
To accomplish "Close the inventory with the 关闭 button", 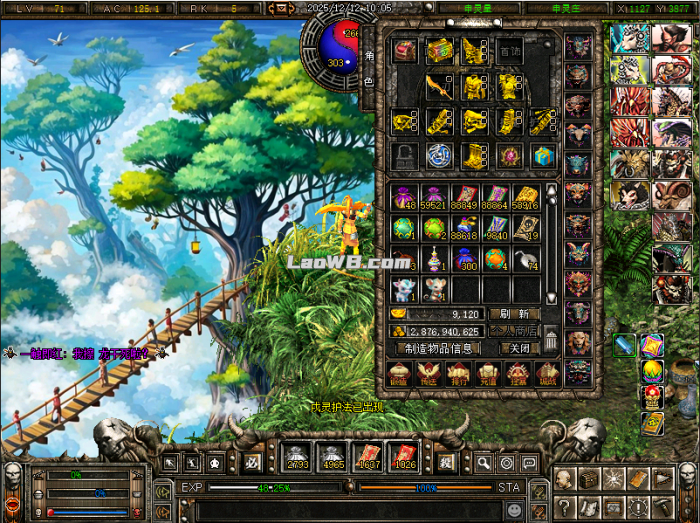I will 519,348.
